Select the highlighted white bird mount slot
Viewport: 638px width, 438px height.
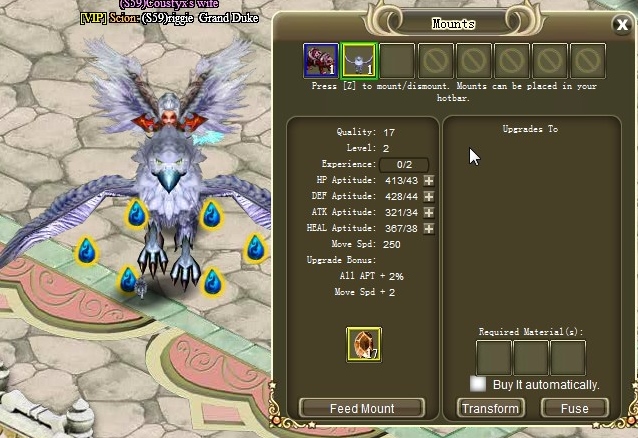coord(358,61)
